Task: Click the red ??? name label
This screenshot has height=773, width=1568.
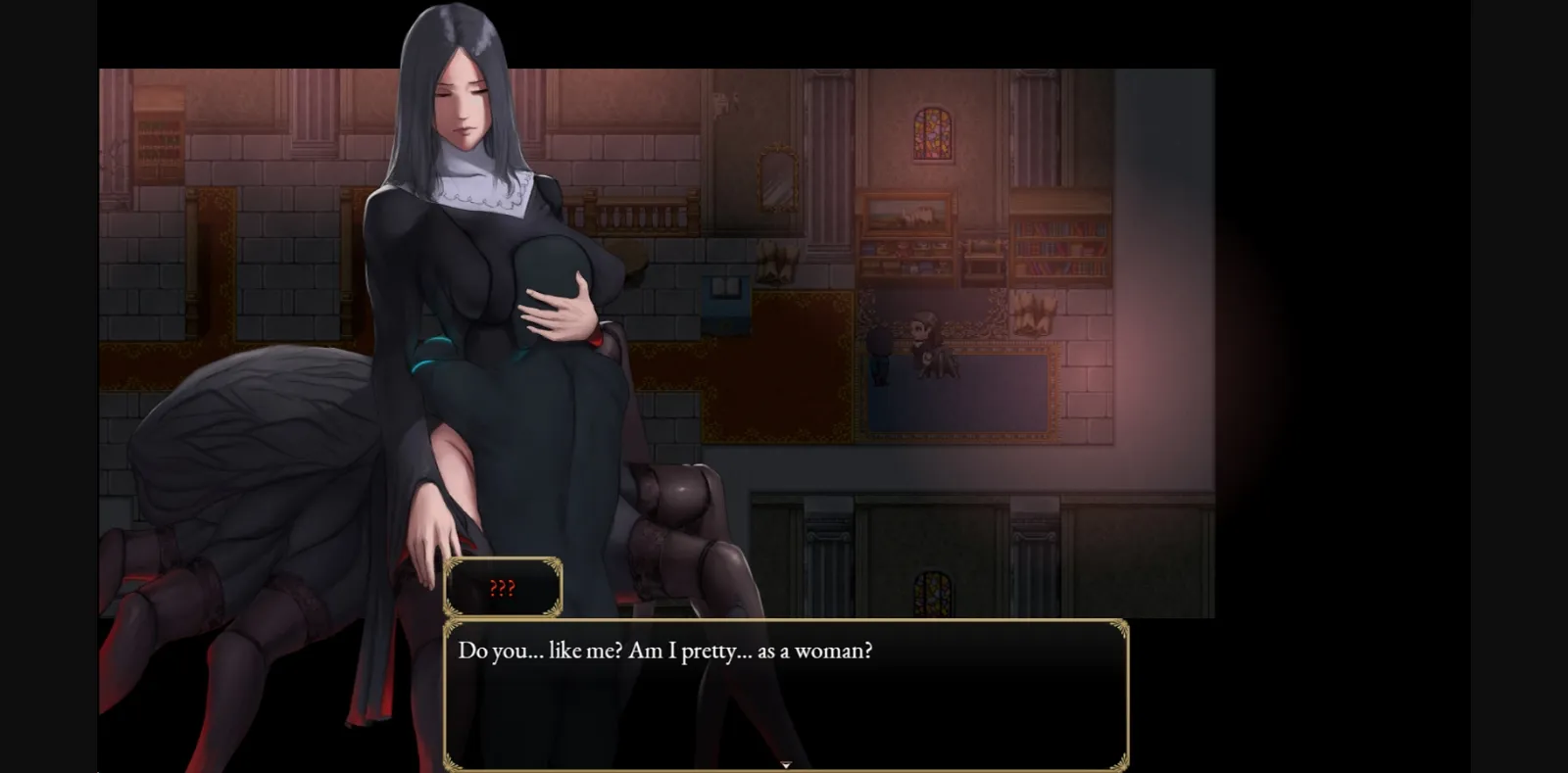Action: click(x=503, y=589)
